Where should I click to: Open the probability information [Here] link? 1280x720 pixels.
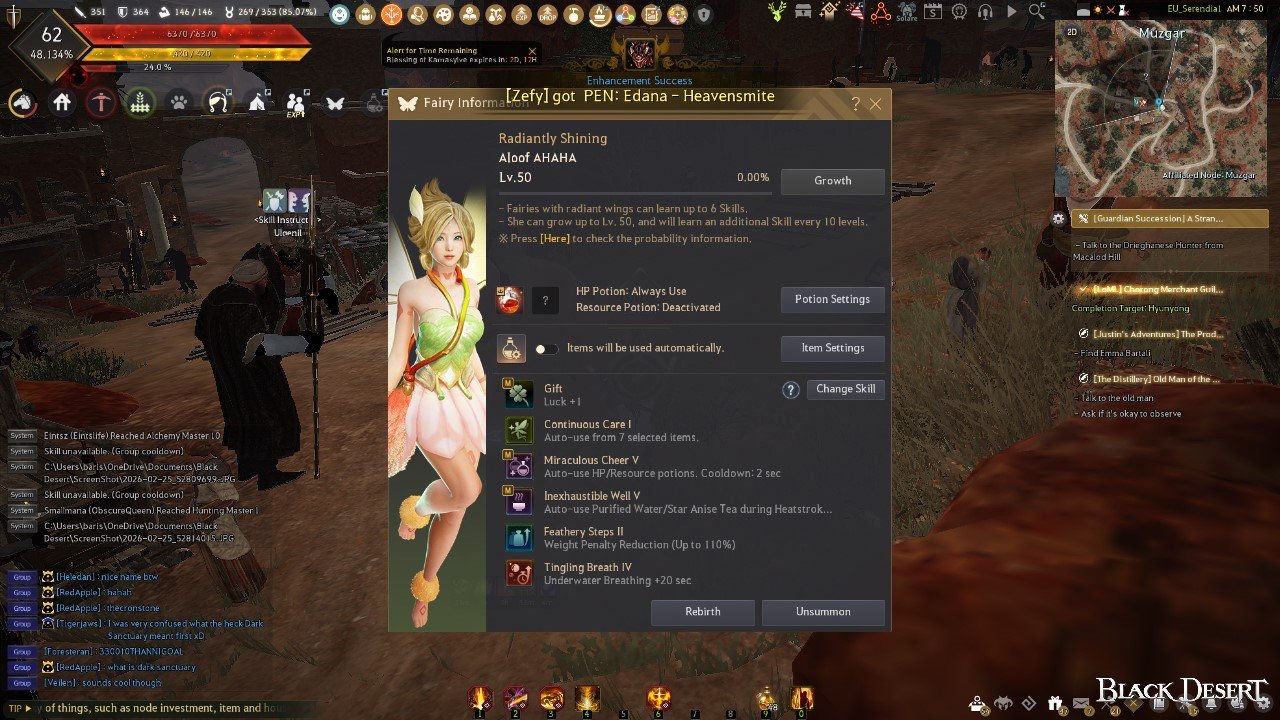[555, 239]
